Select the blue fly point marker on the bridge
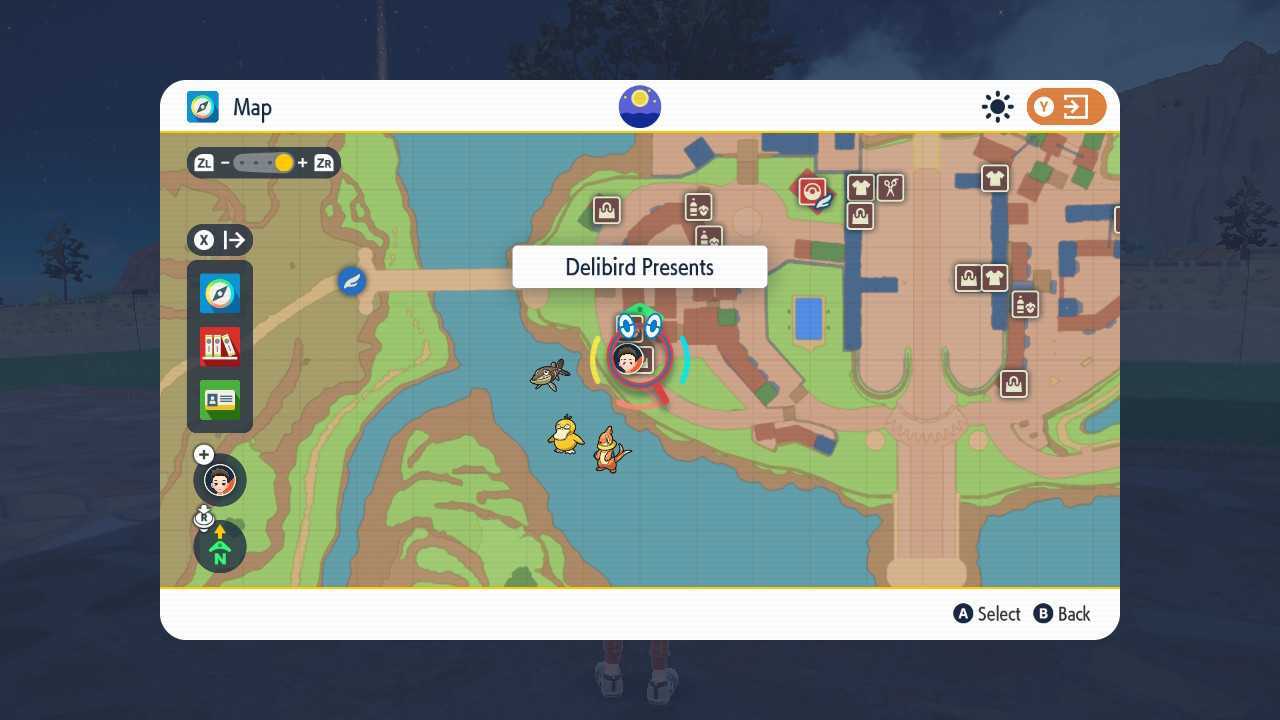The height and width of the screenshot is (720, 1280). click(352, 281)
